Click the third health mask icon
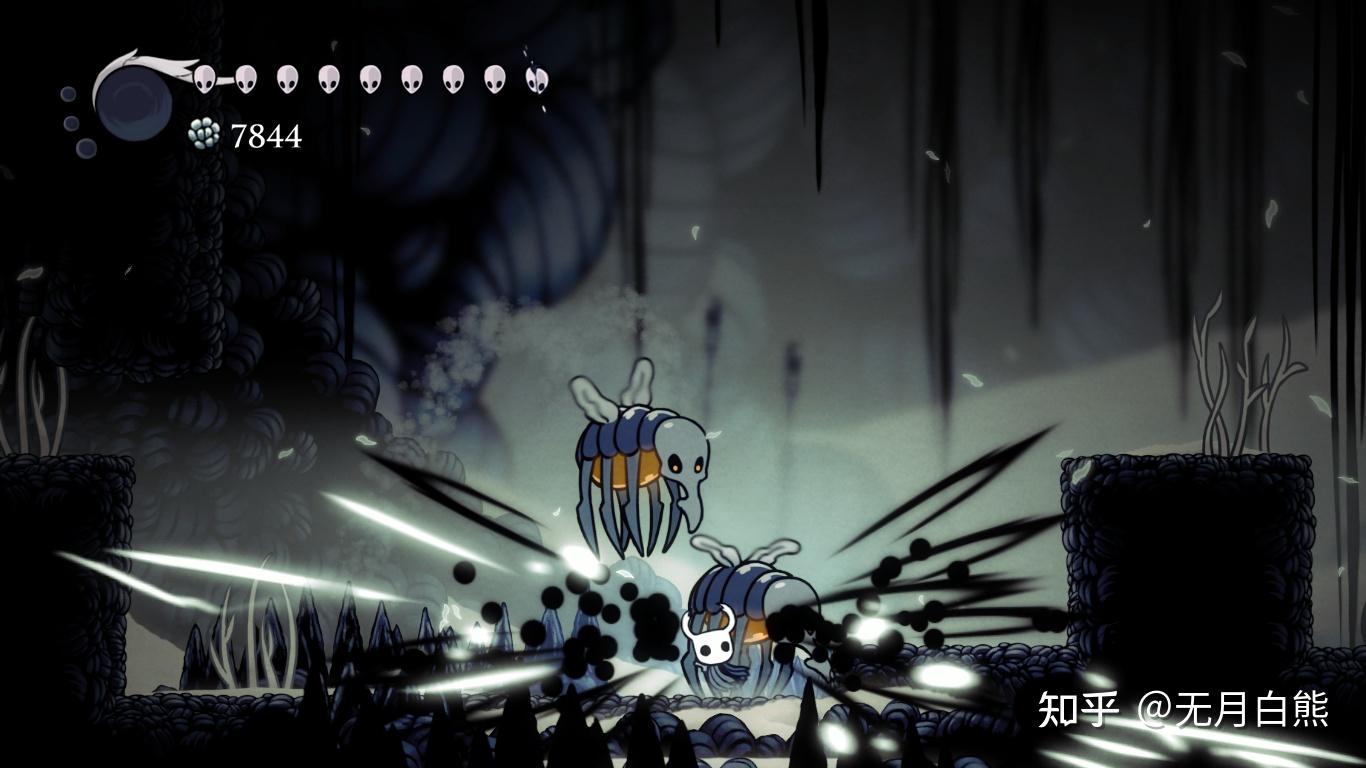This screenshot has height=768, width=1366. pos(290,78)
